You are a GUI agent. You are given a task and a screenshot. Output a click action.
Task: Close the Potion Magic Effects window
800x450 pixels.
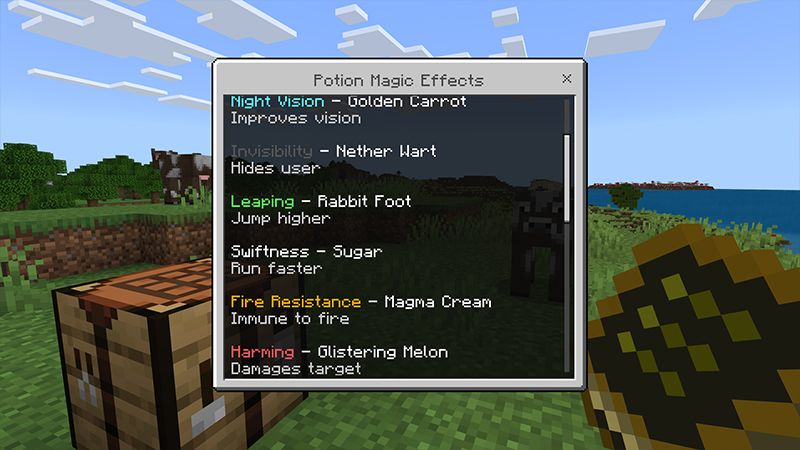(566, 79)
